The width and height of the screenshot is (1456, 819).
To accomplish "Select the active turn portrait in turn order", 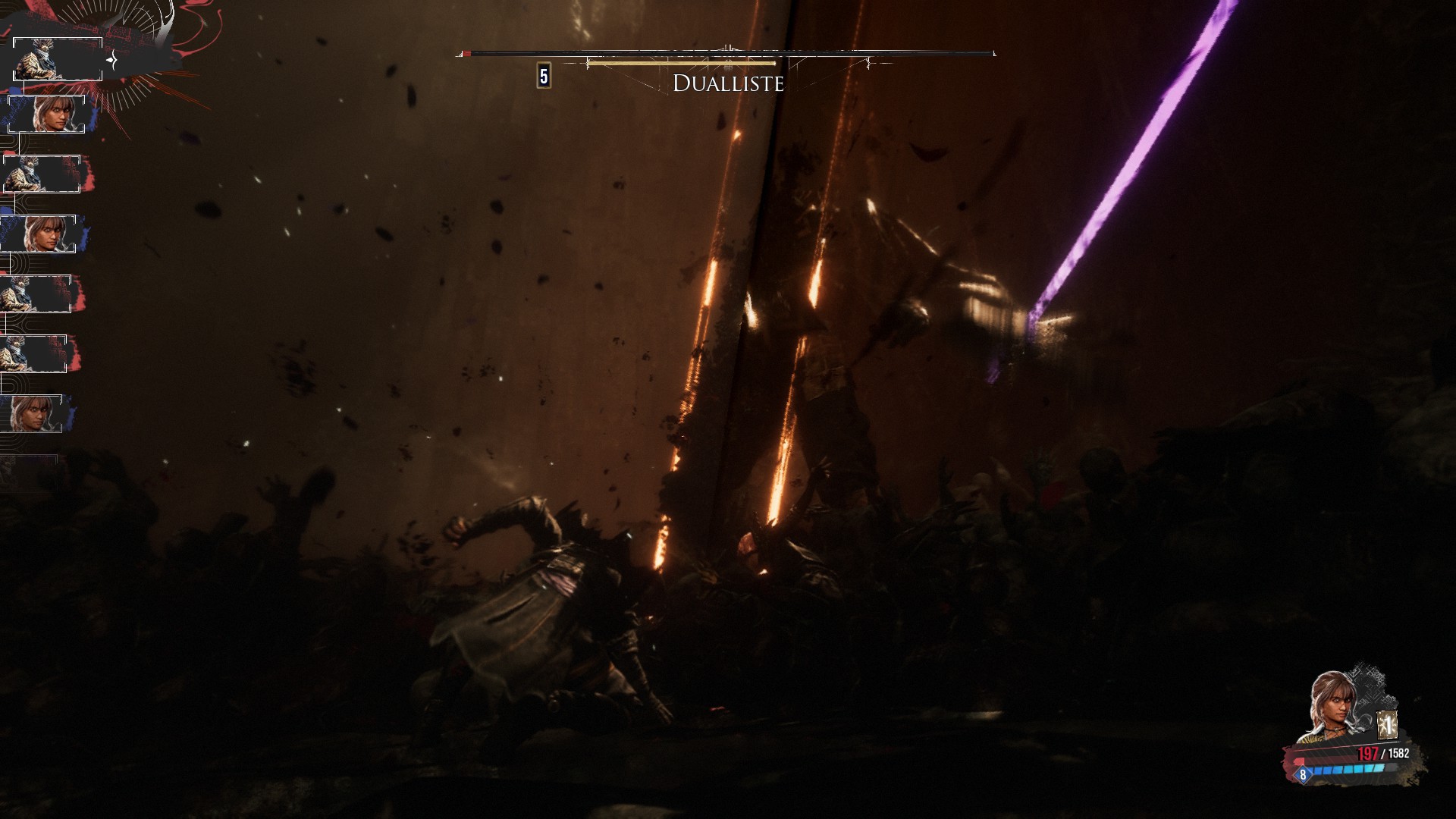I will pos(58,59).
